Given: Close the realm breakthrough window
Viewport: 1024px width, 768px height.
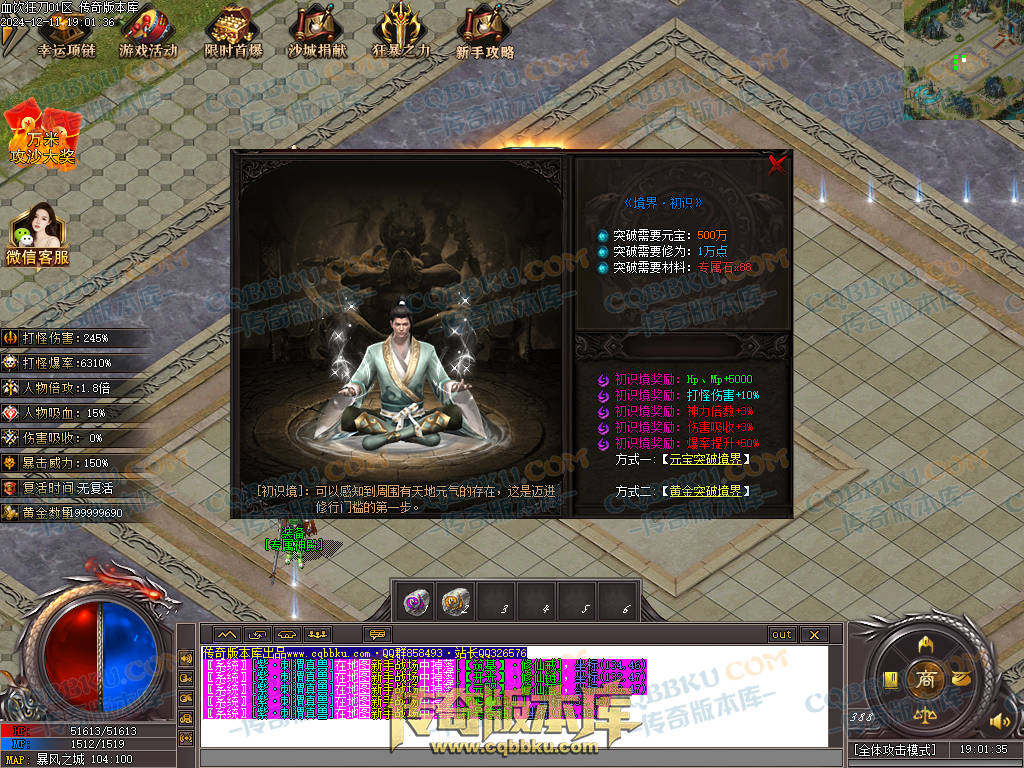Looking at the screenshot, I should pos(777,165).
